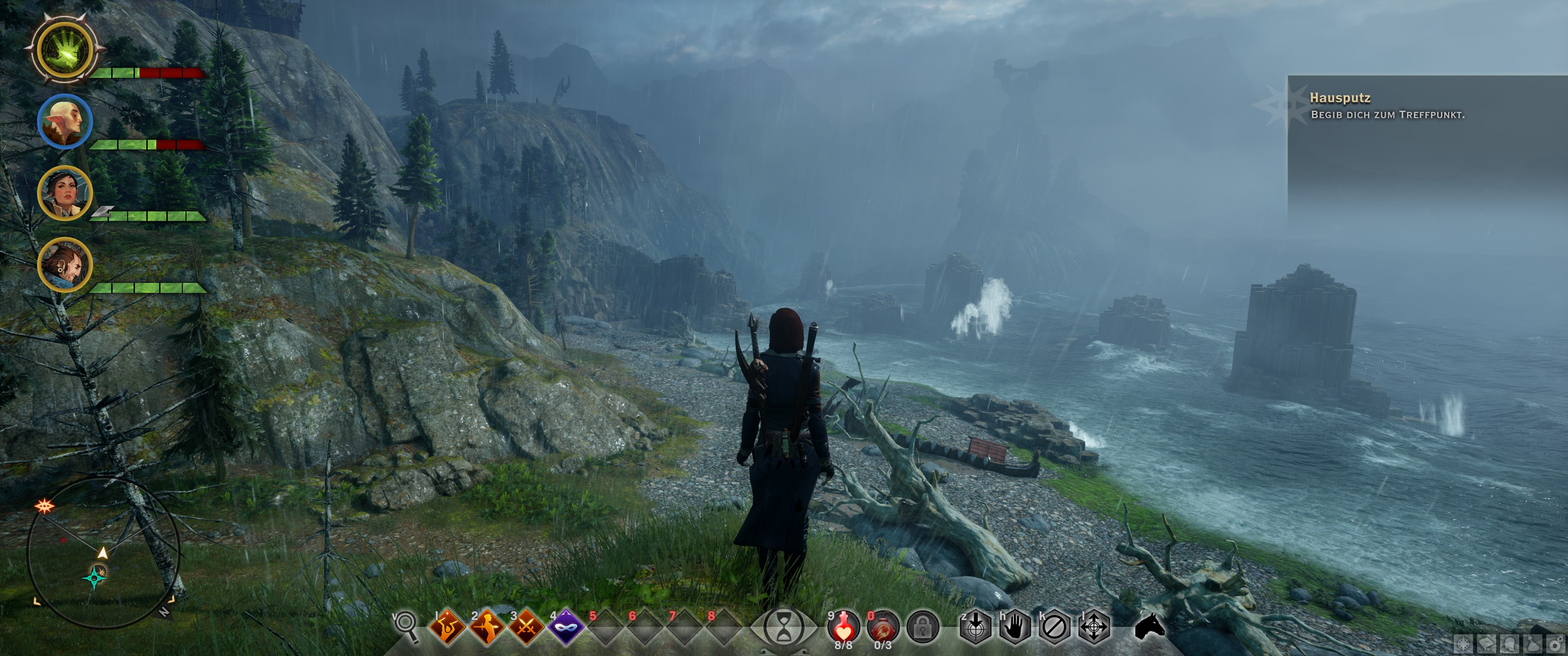Use the red heart health potion
The width and height of the screenshot is (1568, 656).
pyautogui.click(x=844, y=625)
